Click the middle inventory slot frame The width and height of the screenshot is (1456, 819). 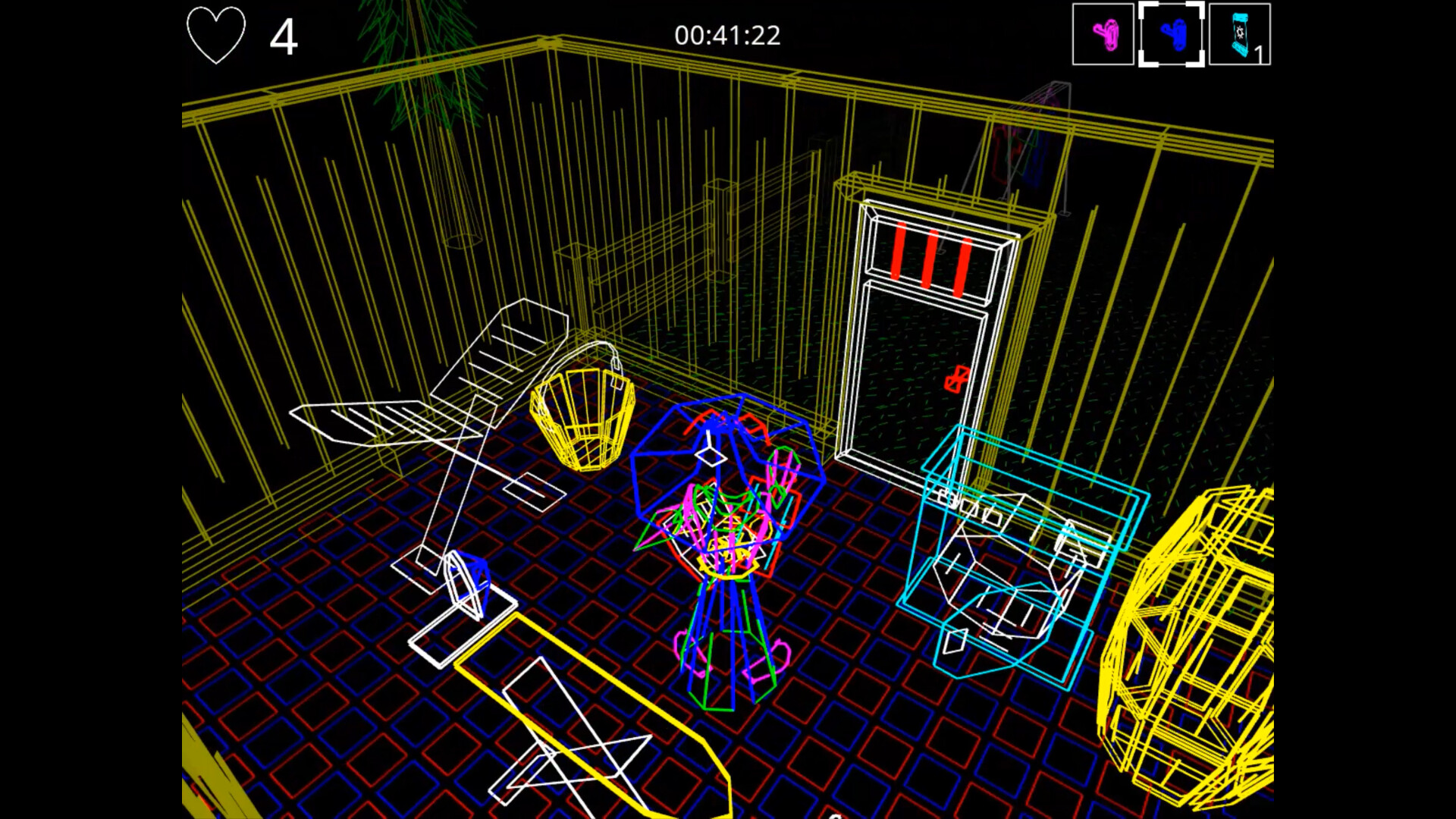tap(1171, 33)
